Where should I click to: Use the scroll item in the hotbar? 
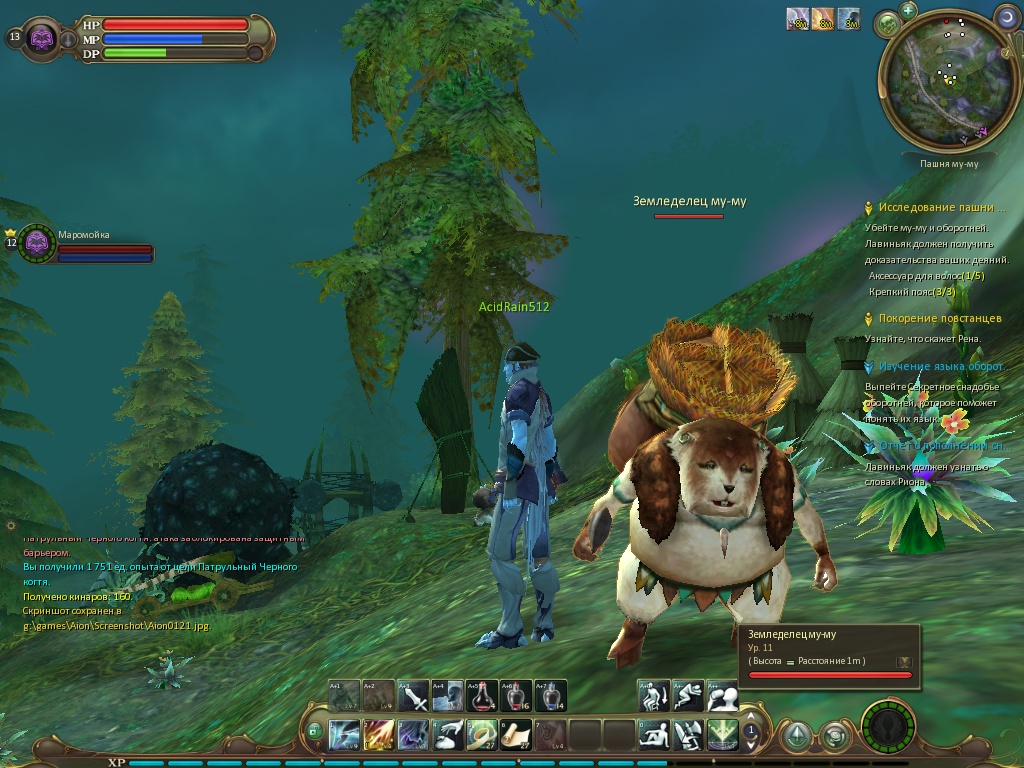516,735
